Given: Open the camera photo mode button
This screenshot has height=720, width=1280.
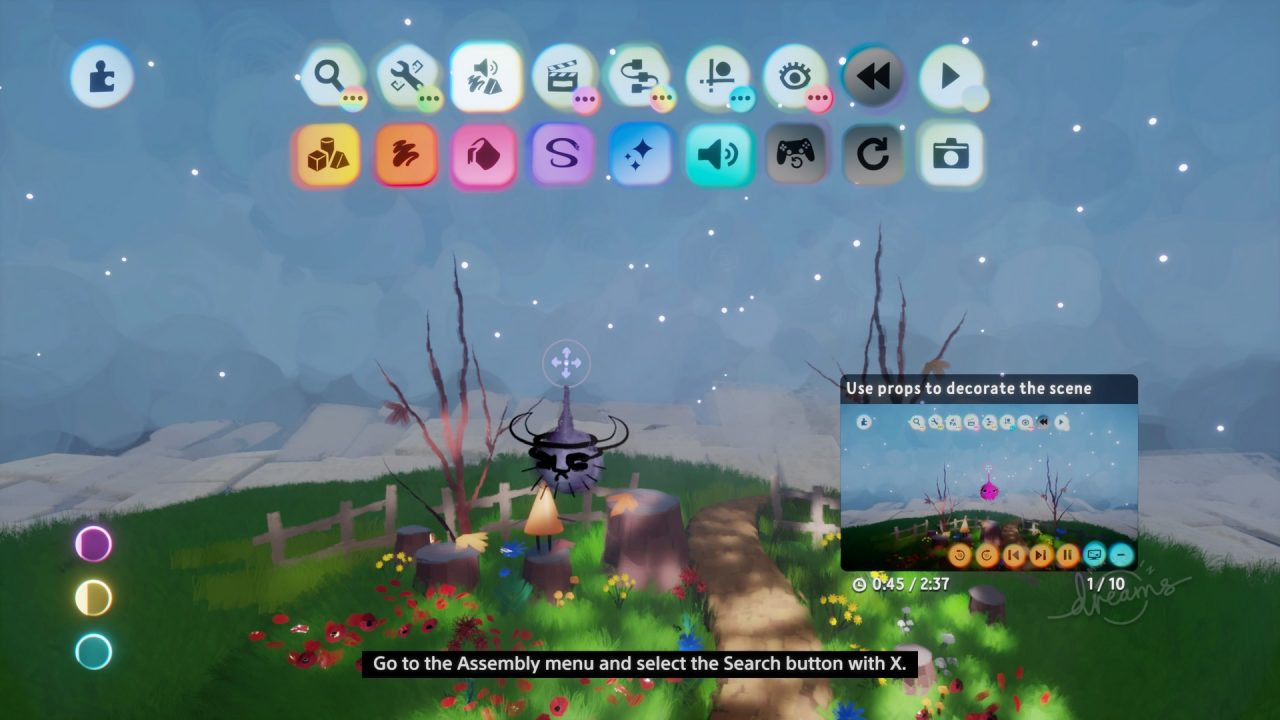Looking at the screenshot, I should pyautogui.click(x=950, y=154).
